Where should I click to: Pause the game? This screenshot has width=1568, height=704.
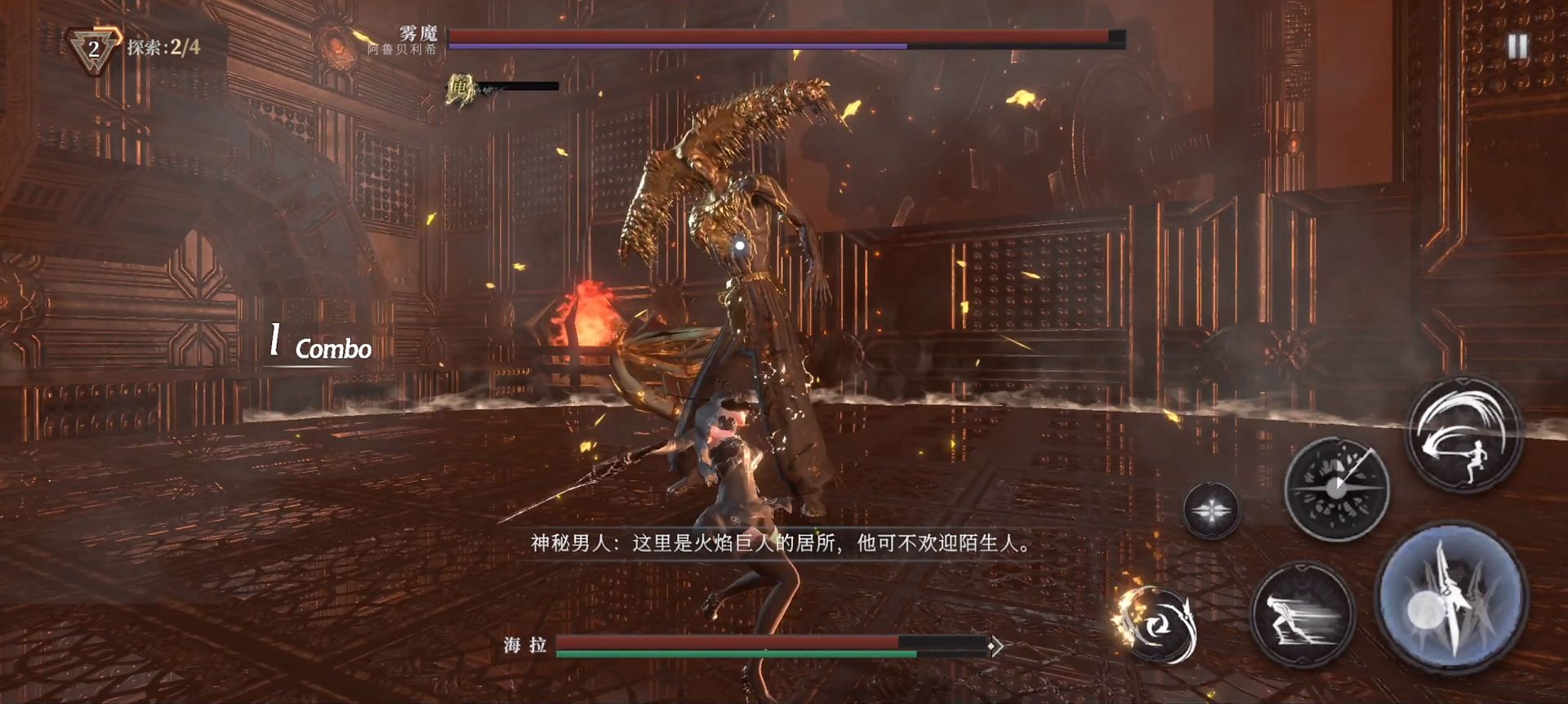coord(1517,47)
